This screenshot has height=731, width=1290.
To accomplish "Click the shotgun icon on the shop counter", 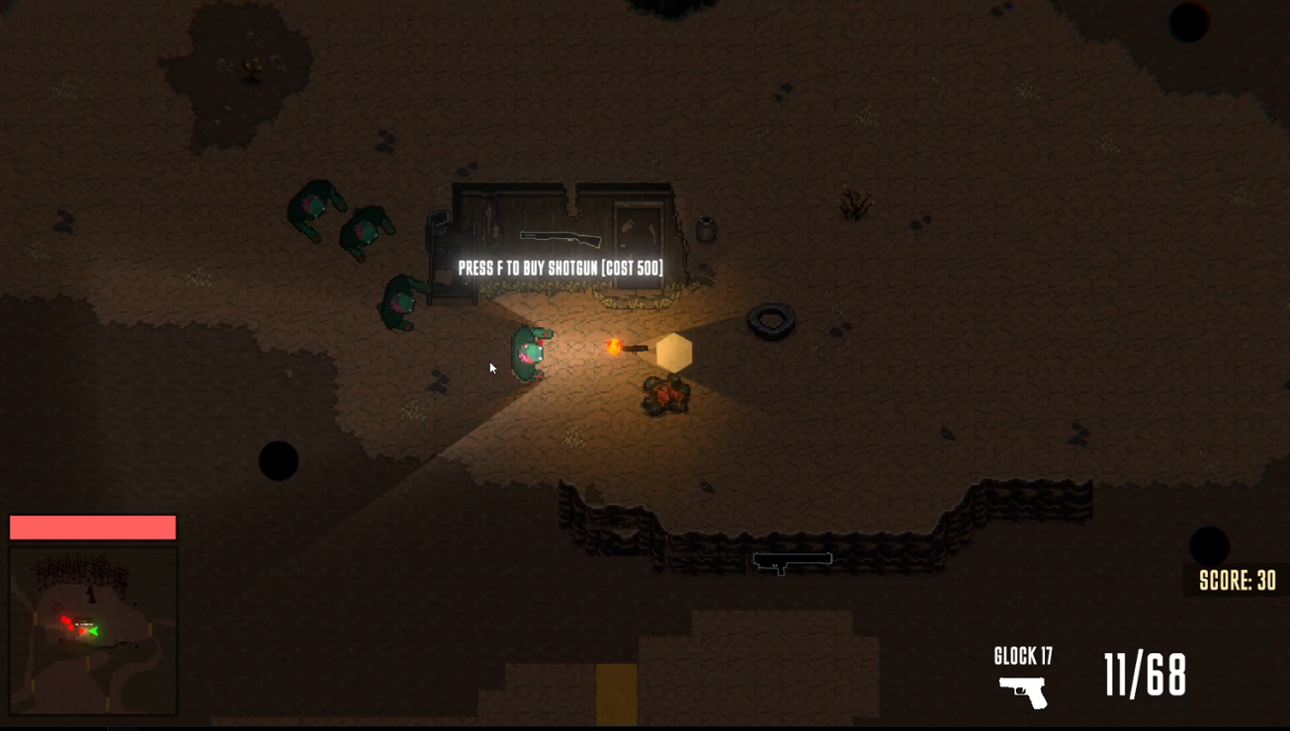I will coord(562,238).
